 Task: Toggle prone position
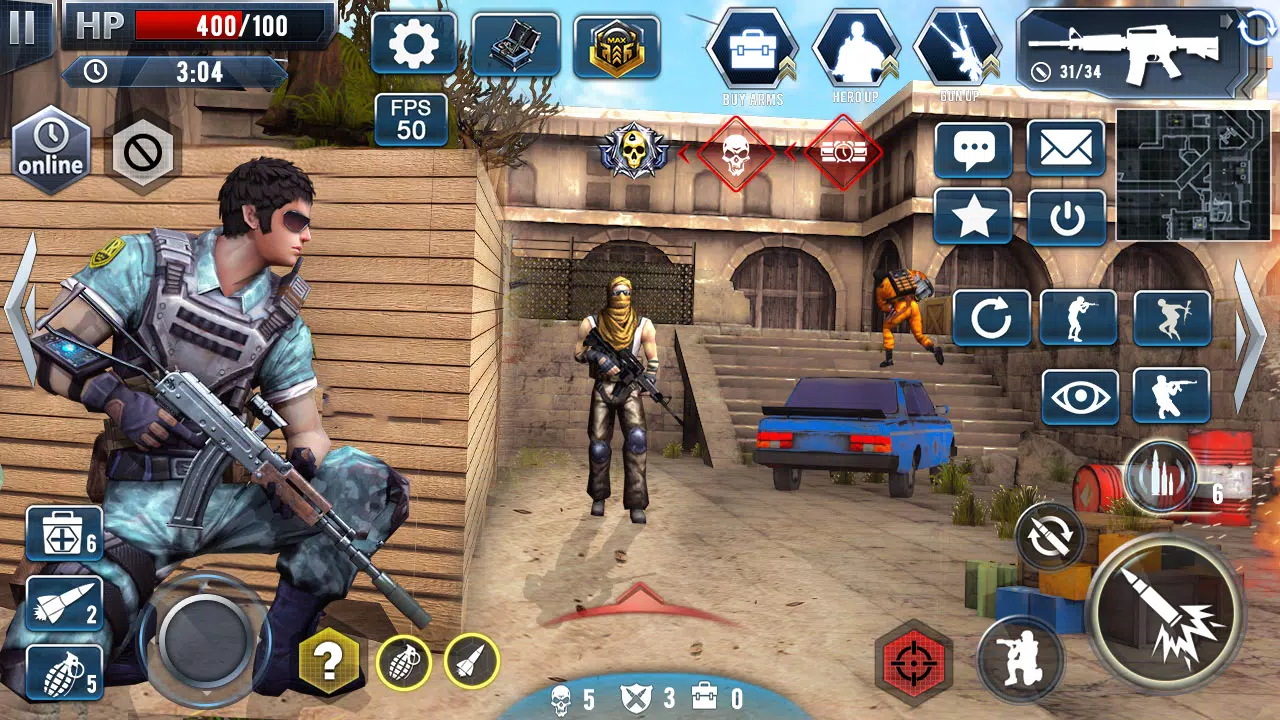[x=1171, y=318]
